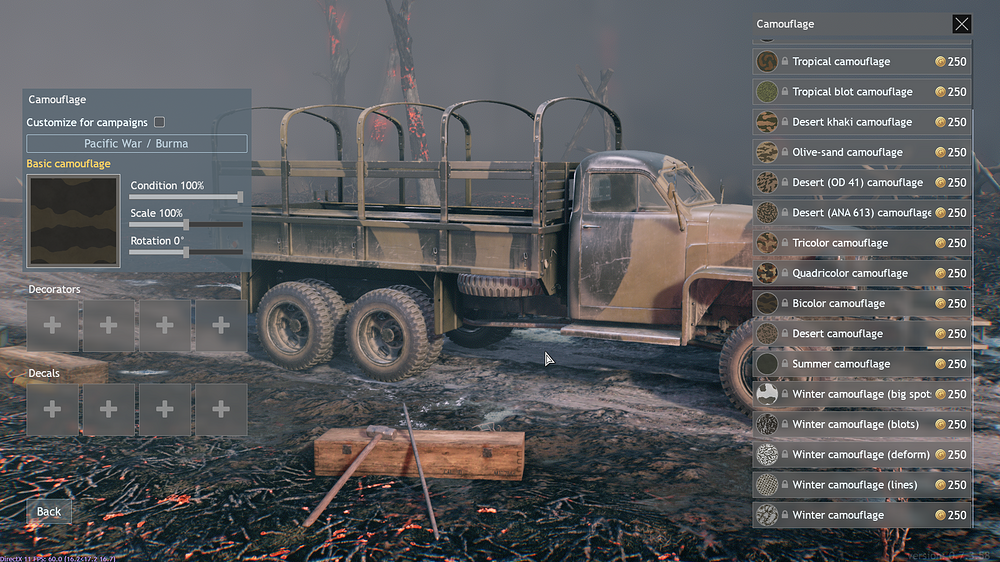Viewport: 1000px width, 562px height.
Task: Adjust the Scale slider
Action: 186,225
